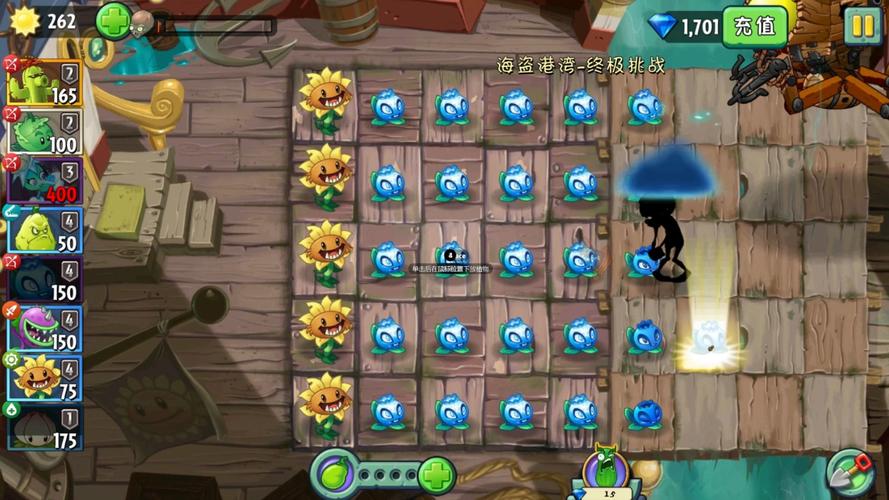This screenshot has height=500, width=889.
Task: Choose the chomper seed packet
Action: 45,328
